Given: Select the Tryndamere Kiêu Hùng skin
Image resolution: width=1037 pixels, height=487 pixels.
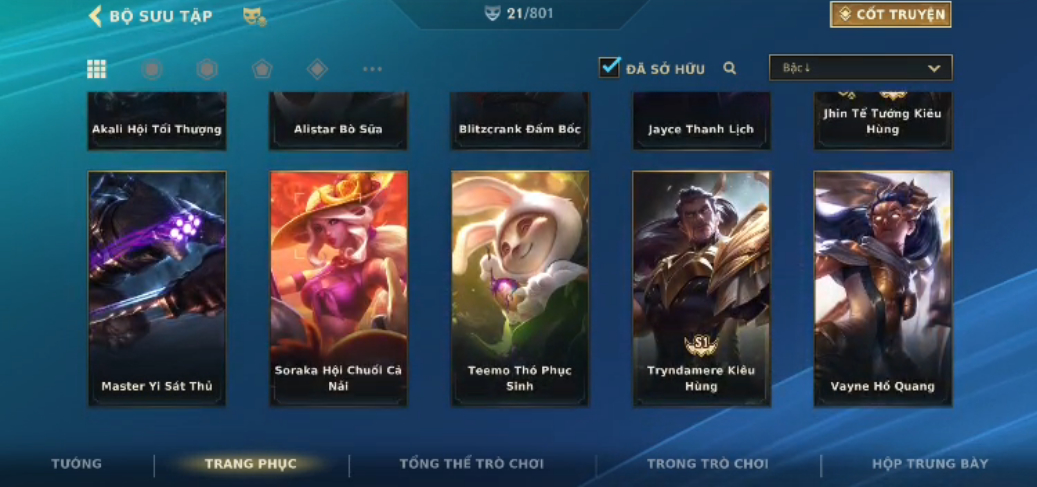Looking at the screenshot, I should pyautogui.click(x=701, y=288).
